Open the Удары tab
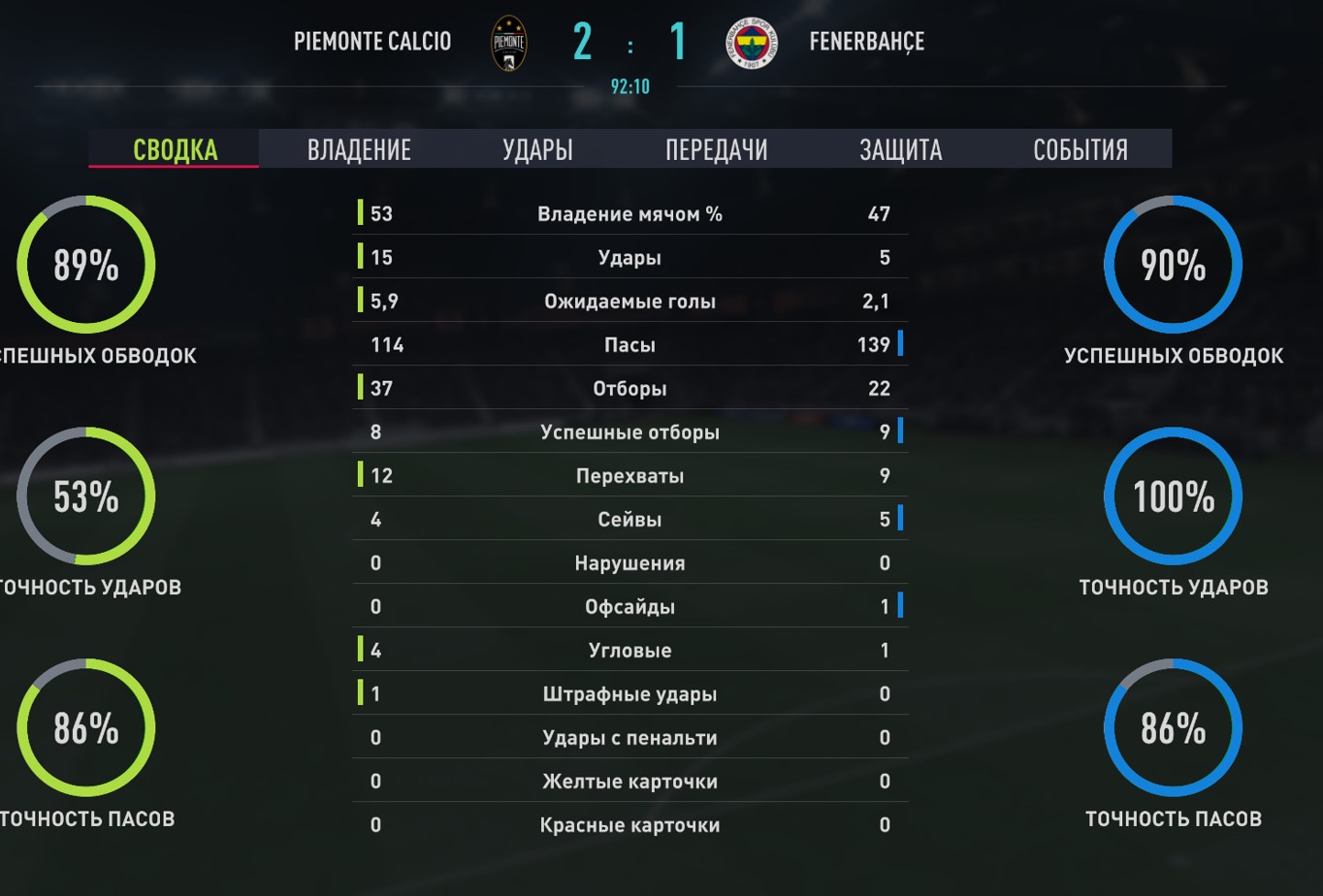This screenshot has height=896, width=1323. [537, 149]
